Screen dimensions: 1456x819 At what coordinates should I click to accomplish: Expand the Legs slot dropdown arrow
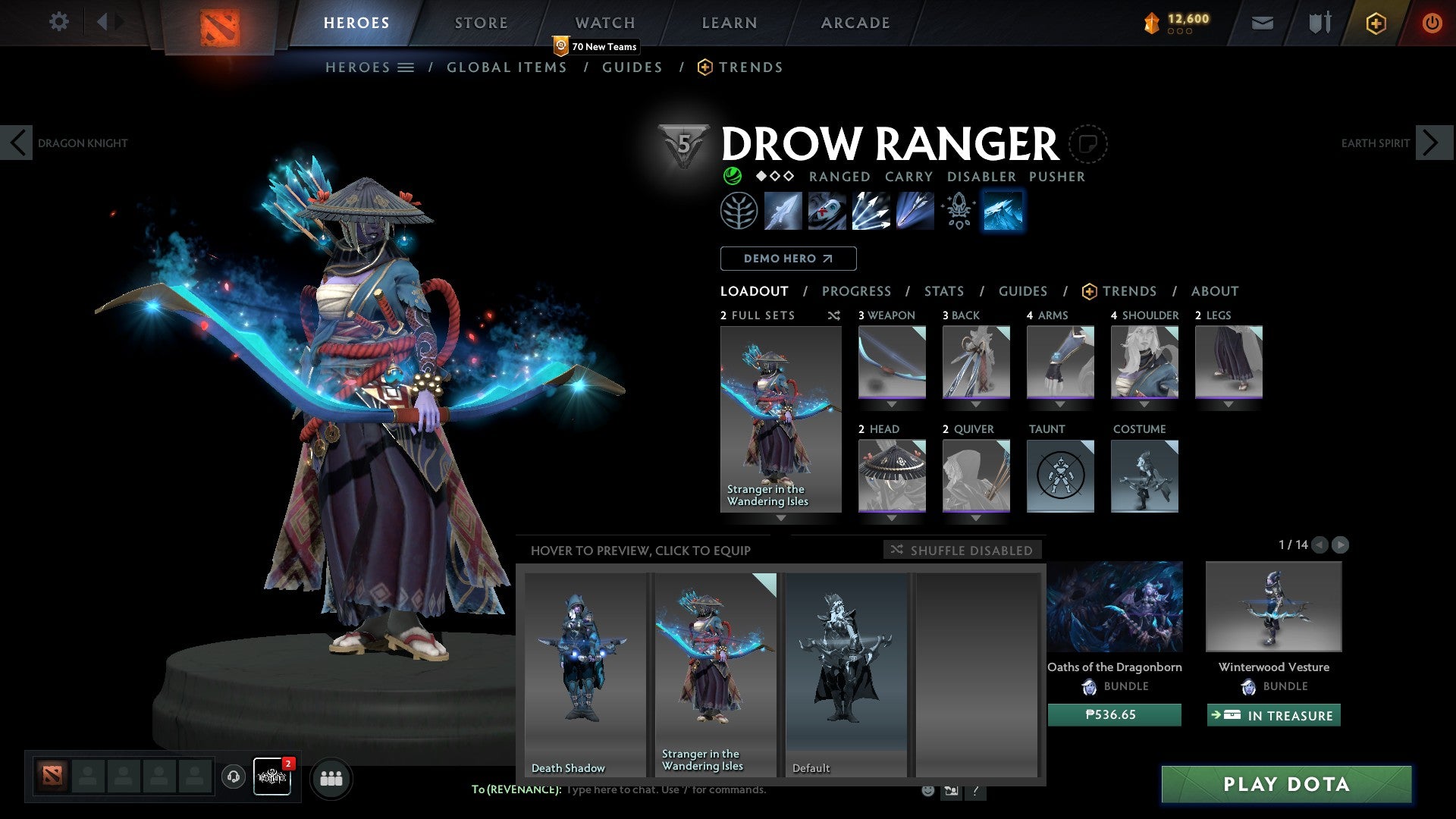[1229, 404]
